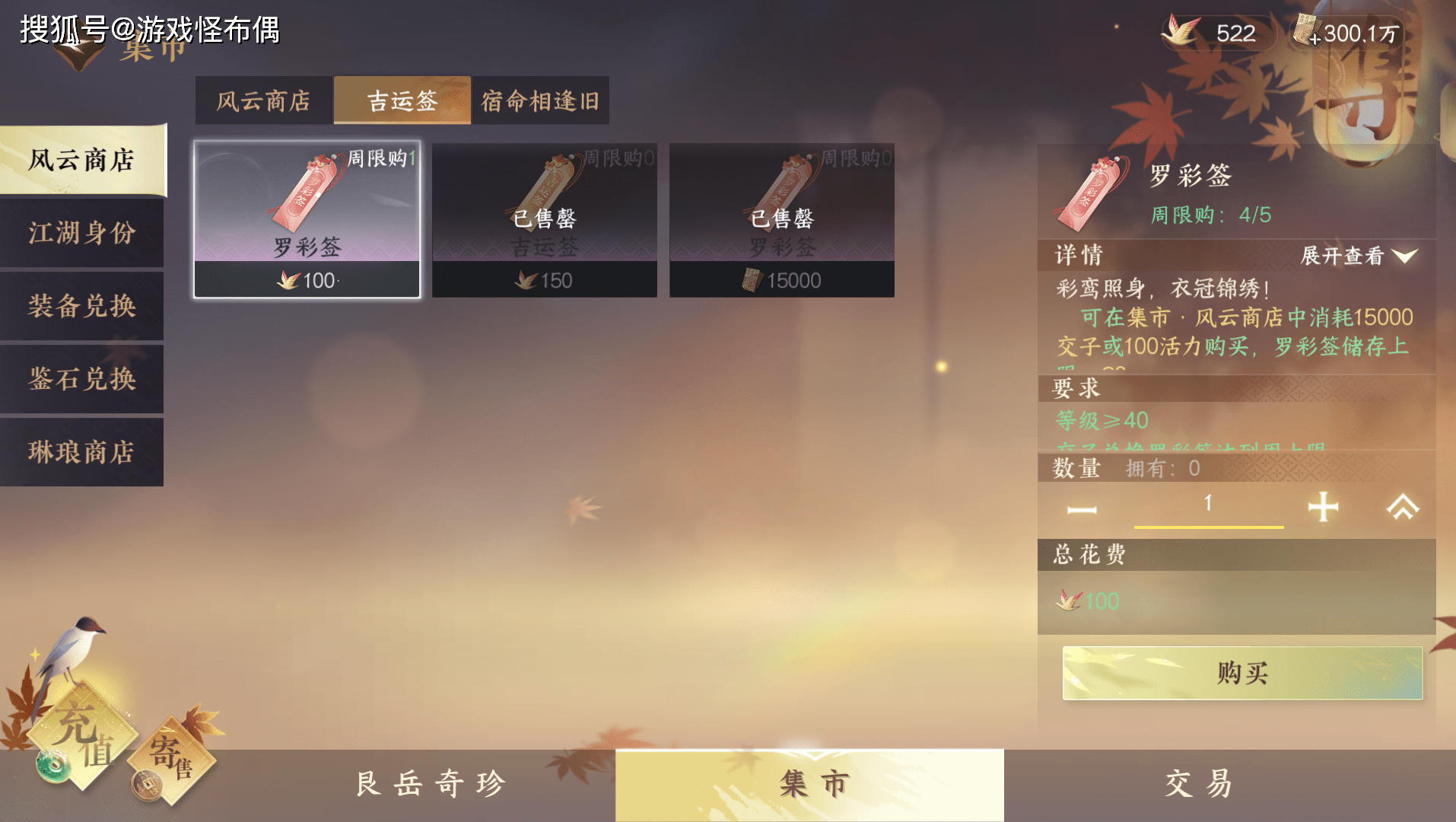Viewport: 1456px width, 822px height.
Task: Select the sold-out 吉运签 item priced 150
Action: (x=545, y=219)
